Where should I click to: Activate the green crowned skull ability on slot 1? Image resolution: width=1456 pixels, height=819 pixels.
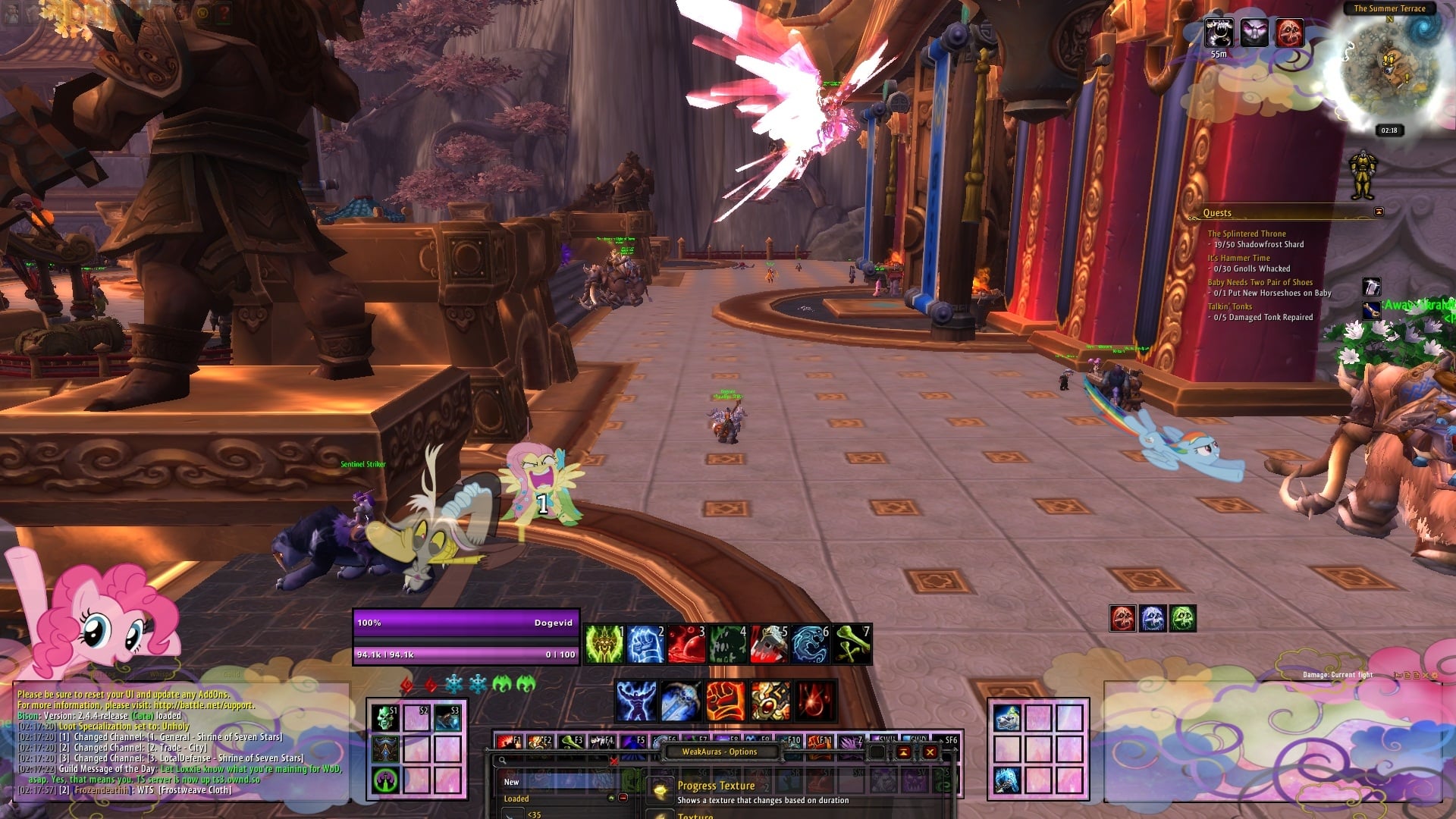(x=604, y=644)
